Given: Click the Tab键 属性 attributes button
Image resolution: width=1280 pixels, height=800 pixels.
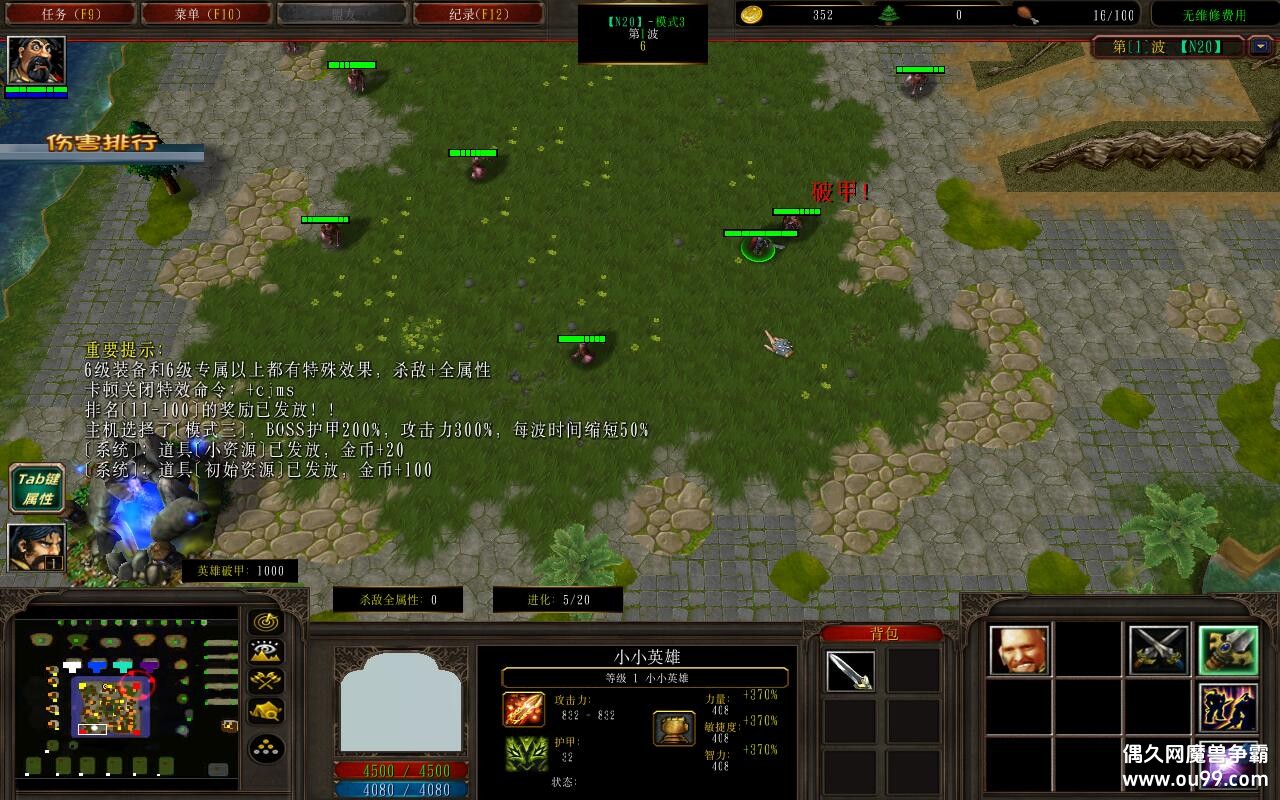Looking at the screenshot, I should pyautogui.click(x=37, y=488).
